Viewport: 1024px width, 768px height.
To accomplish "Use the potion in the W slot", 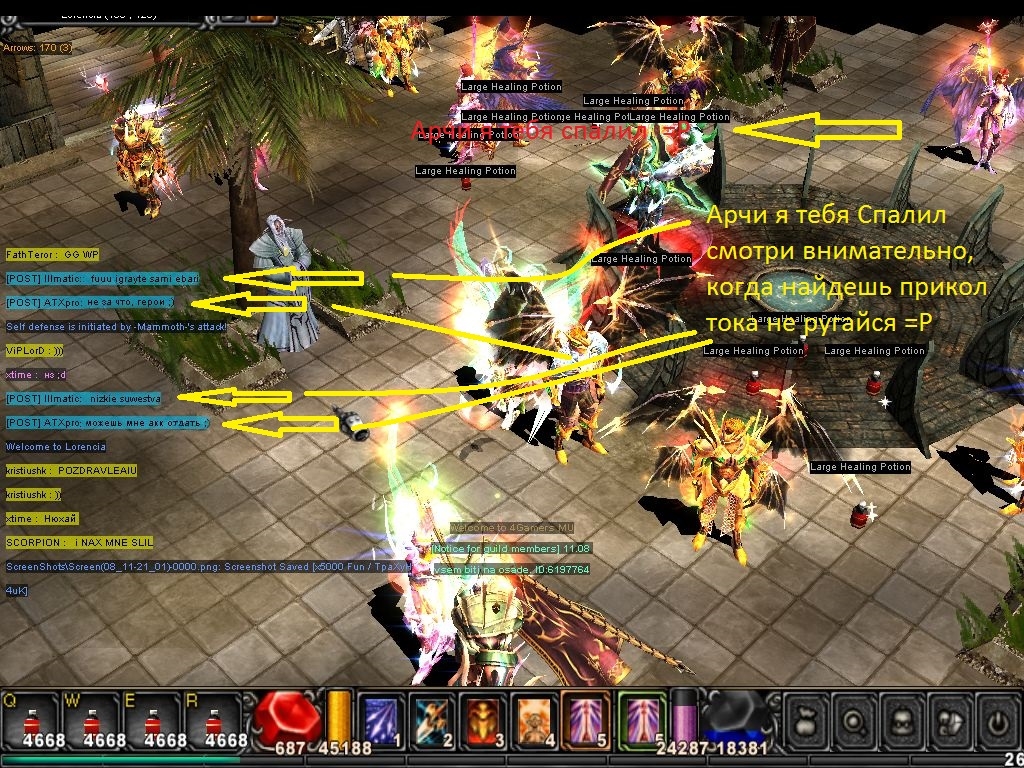I will 92,720.
